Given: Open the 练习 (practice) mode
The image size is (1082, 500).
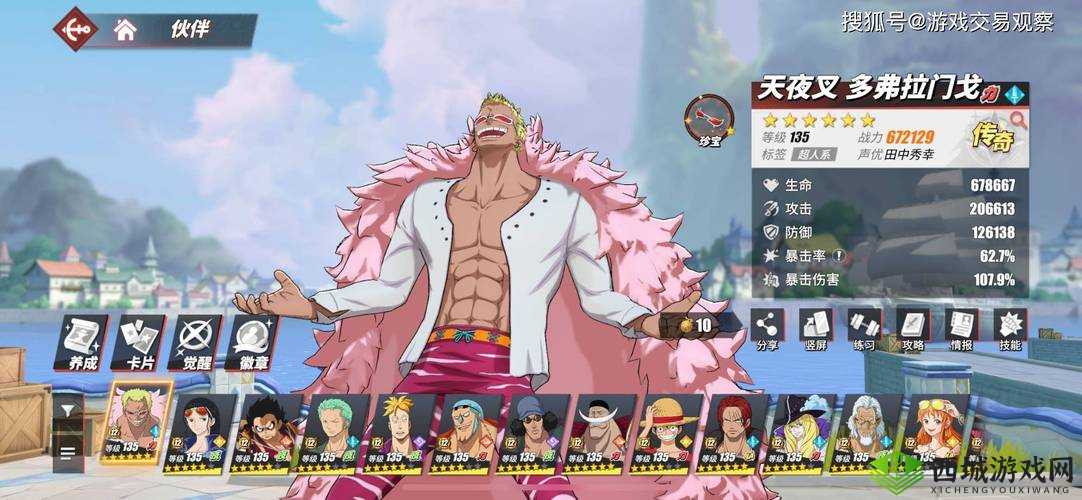Looking at the screenshot, I should 864,328.
